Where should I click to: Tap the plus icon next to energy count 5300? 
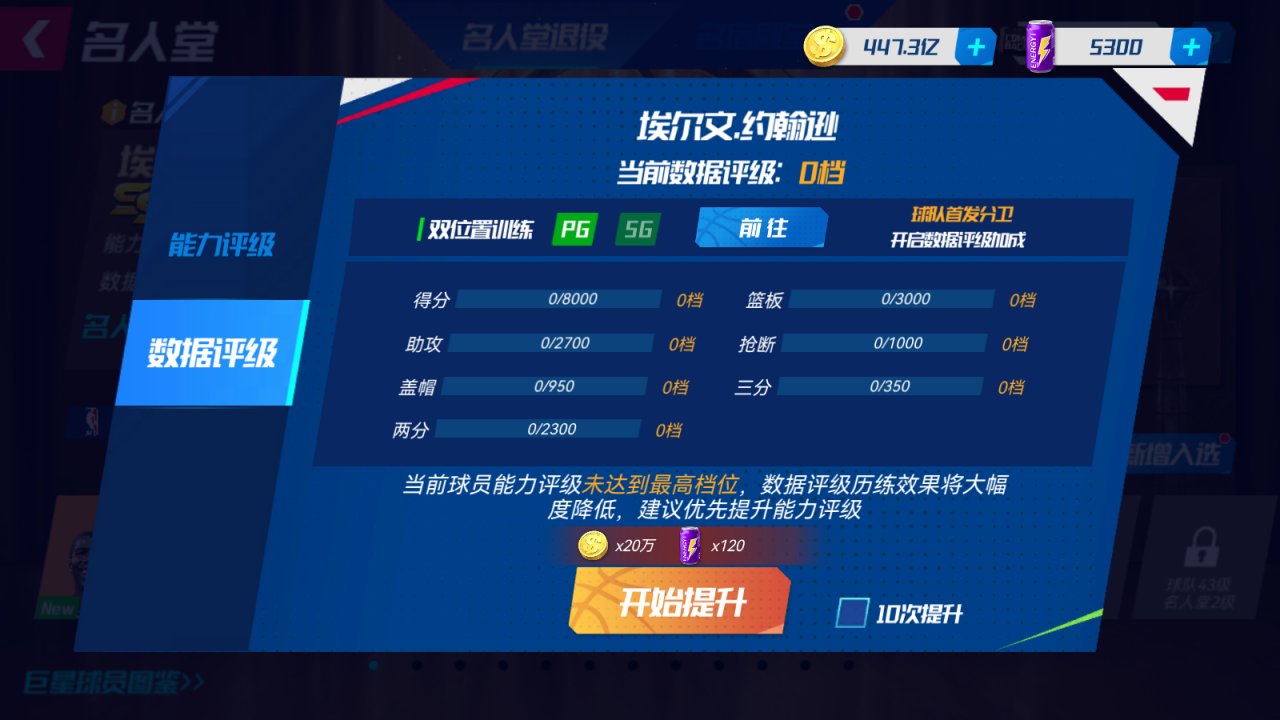[1189, 45]
